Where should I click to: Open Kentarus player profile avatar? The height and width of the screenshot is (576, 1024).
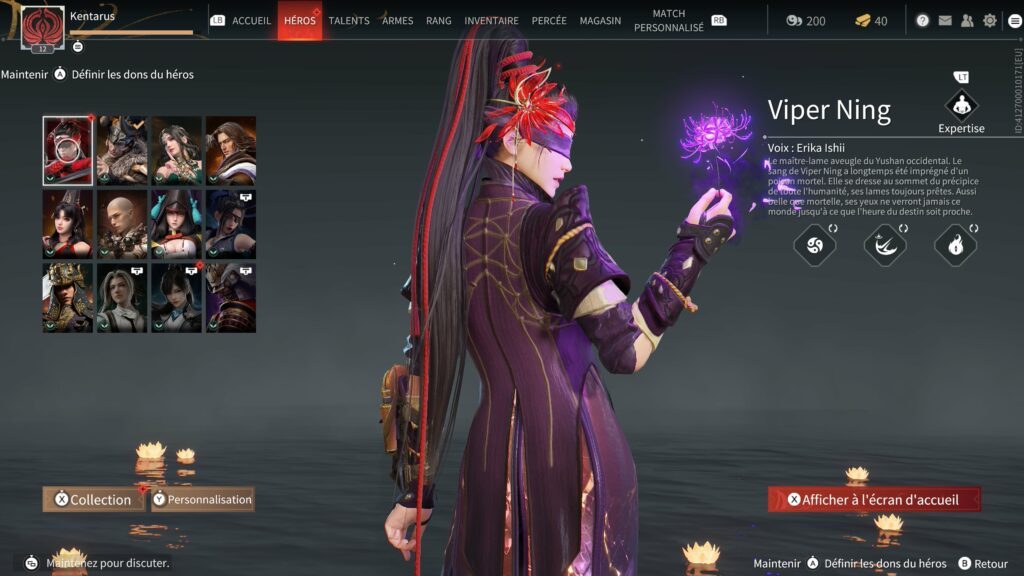tap(42, 25)
